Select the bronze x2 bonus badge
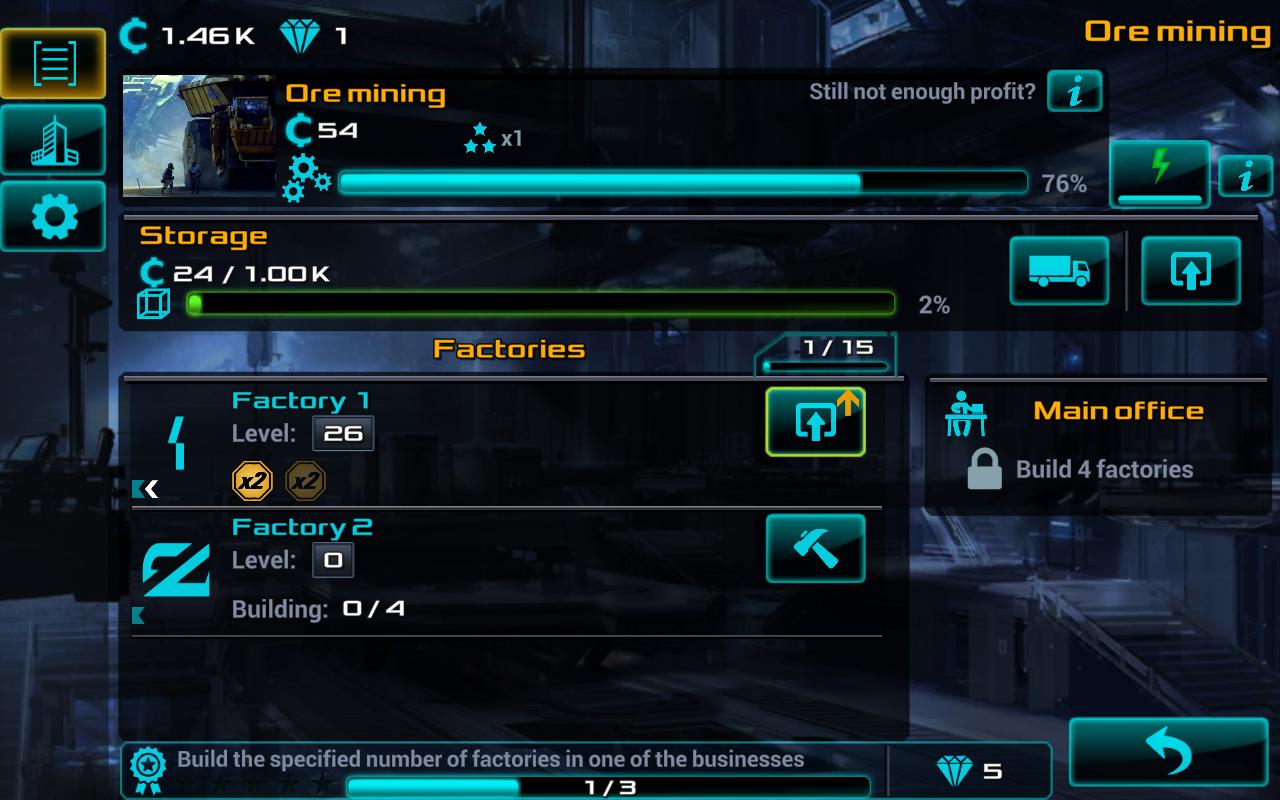This screenshot has height=800, width=1280. coord(306,482)
